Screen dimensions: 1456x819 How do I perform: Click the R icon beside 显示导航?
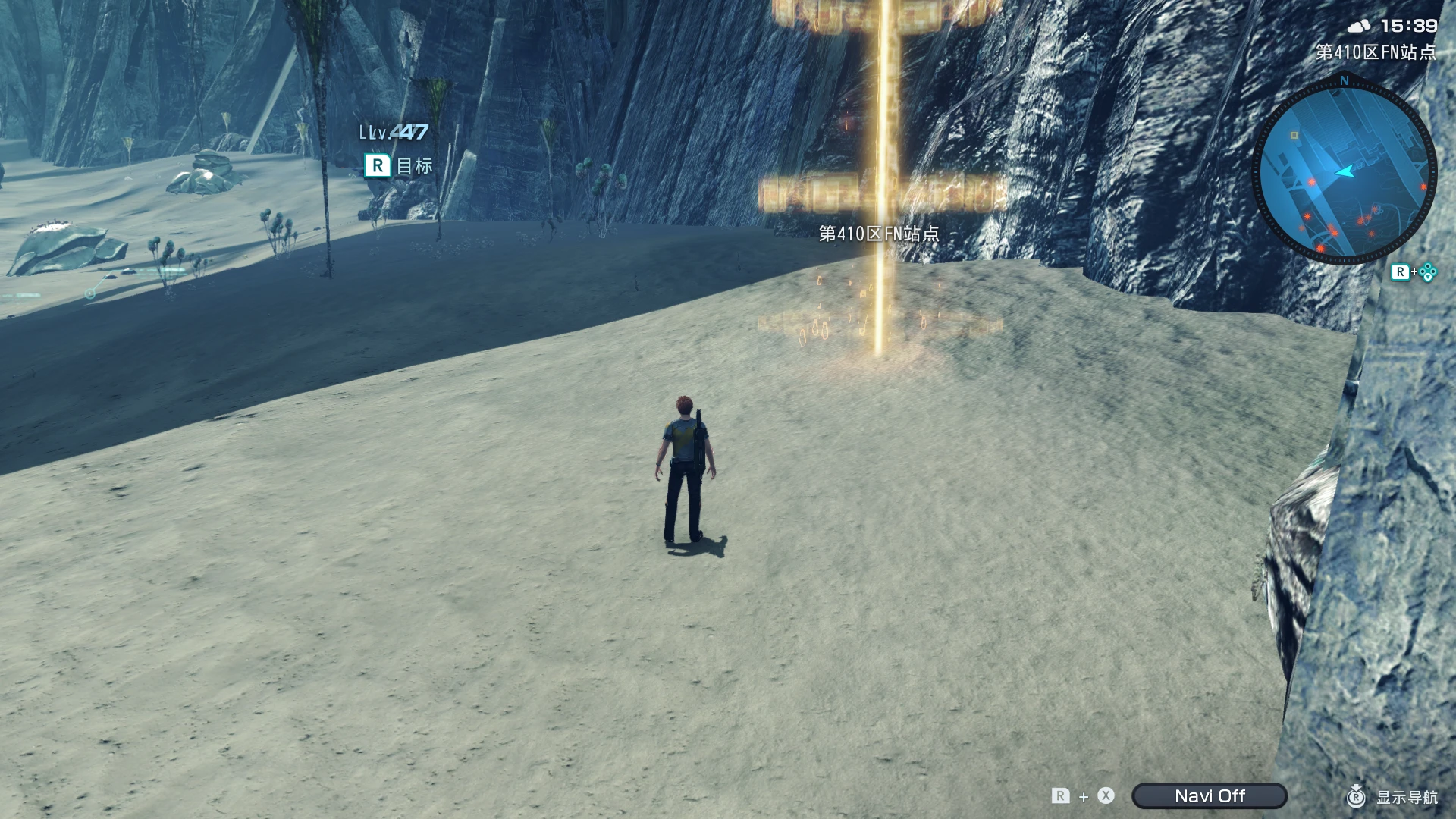click(x=1356, y=796)
